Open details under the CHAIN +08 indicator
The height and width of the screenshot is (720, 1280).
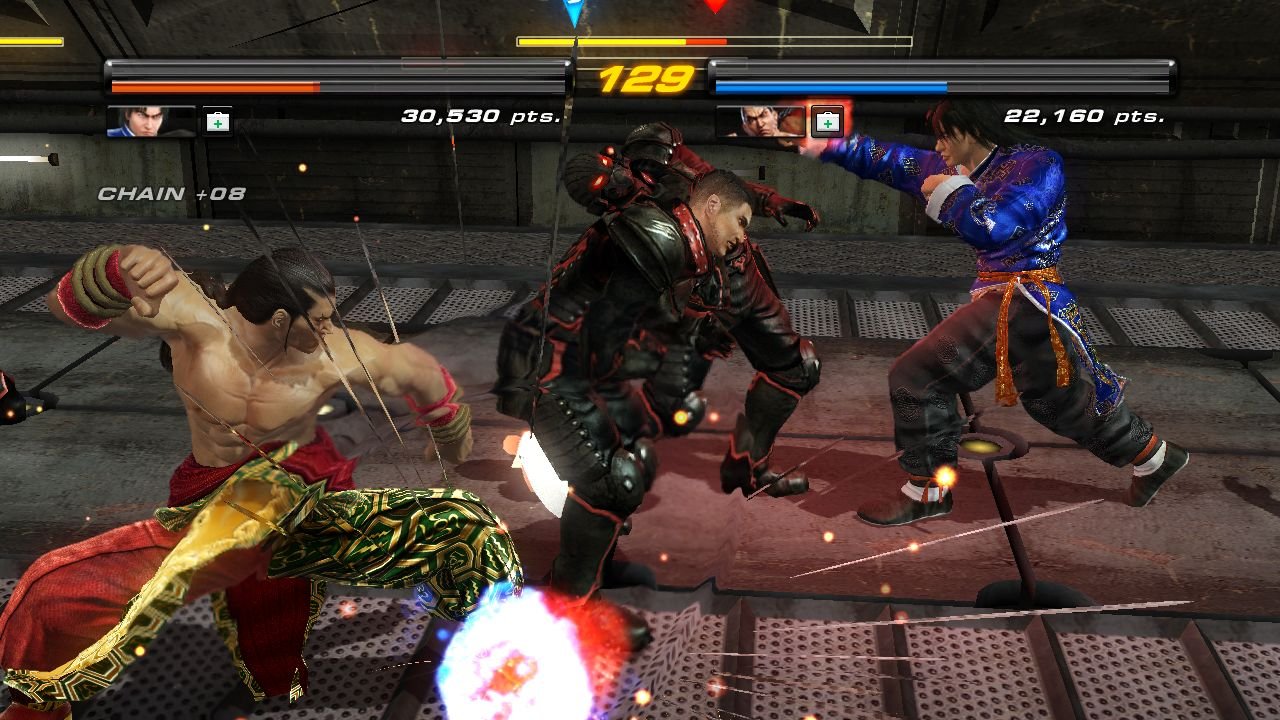tap(170, 195)
